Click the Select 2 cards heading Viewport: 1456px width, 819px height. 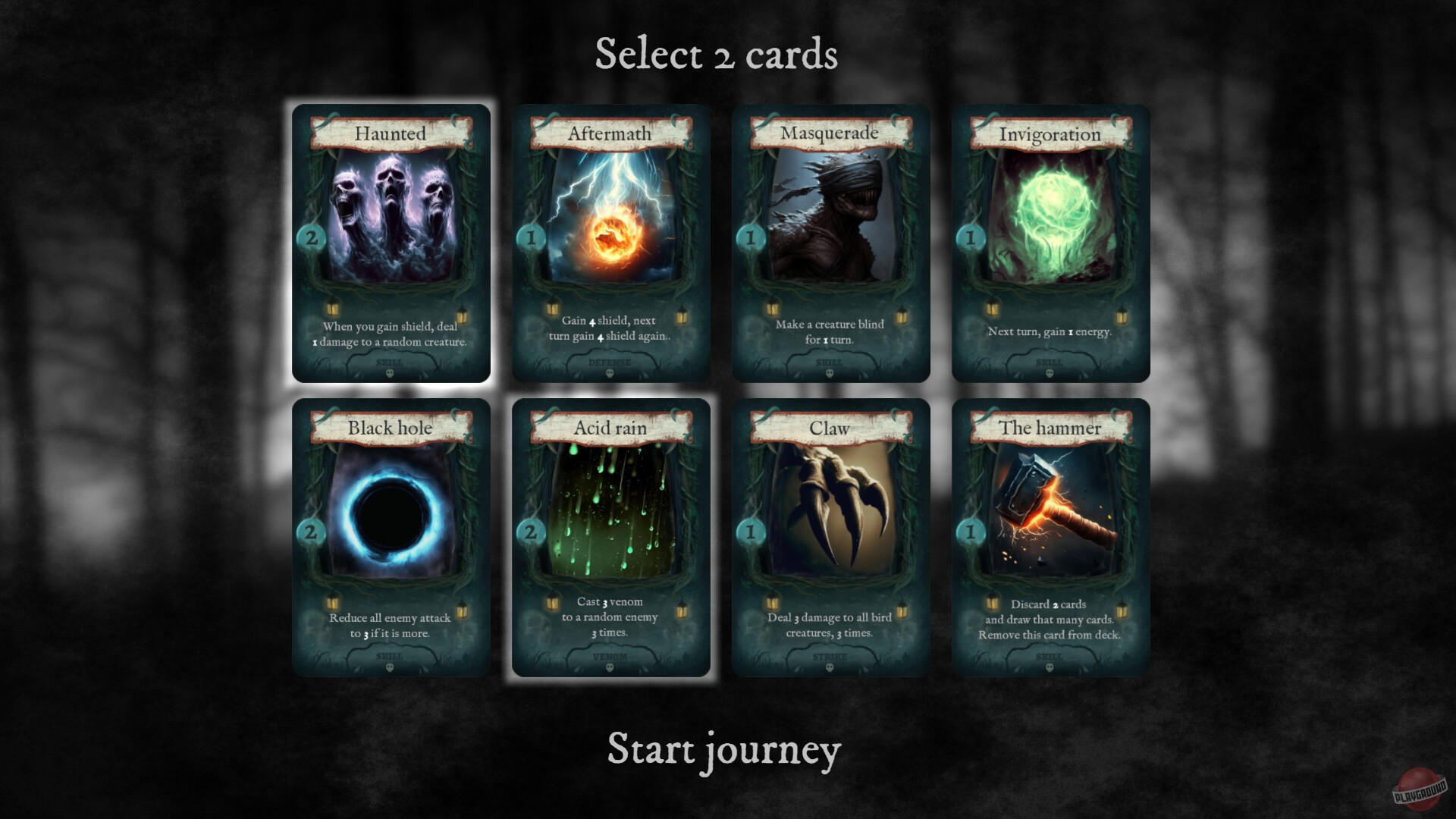(717, 53)
